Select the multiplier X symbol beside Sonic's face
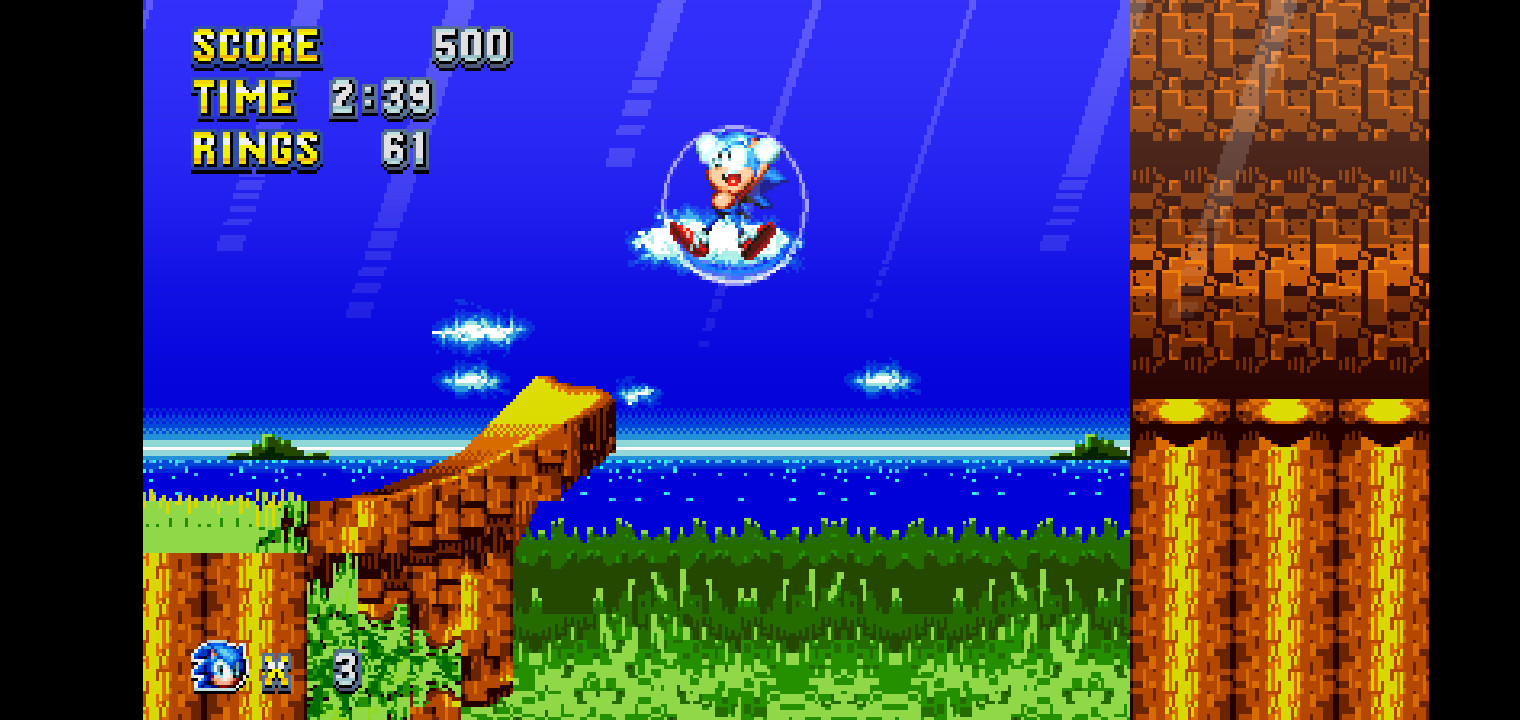Screen dimensions: 1520x720 click(277, 674)
